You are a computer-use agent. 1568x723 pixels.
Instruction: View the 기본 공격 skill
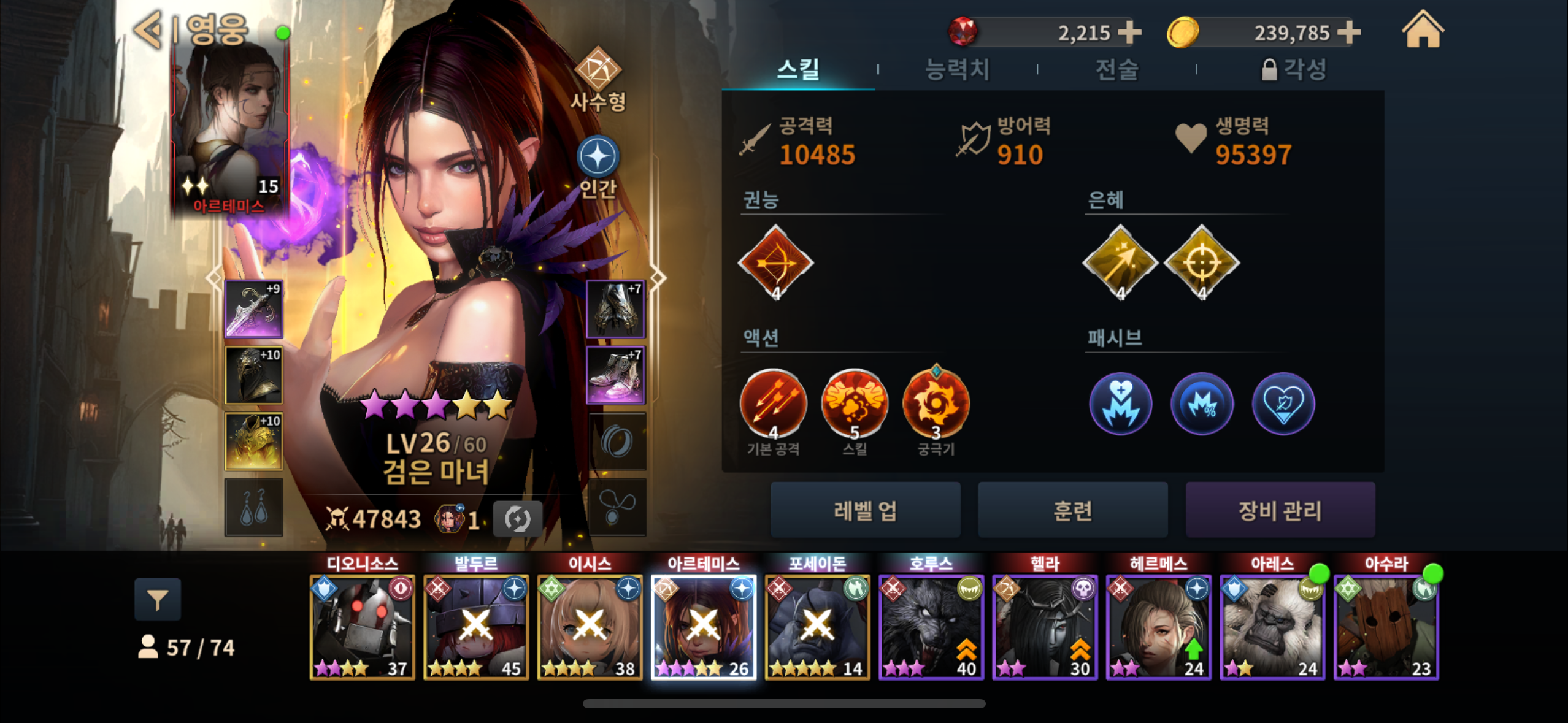[773, 404]
